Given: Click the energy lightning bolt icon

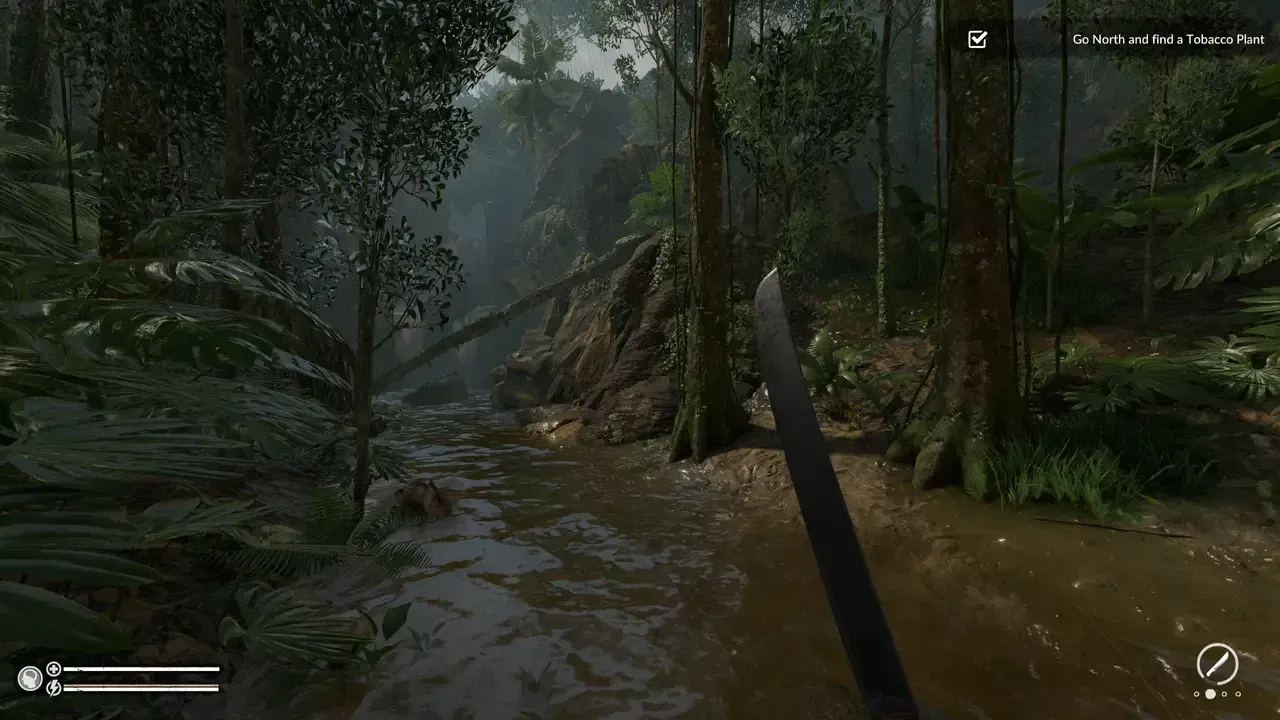Looking at the screenshot, I should coord(52,686).
